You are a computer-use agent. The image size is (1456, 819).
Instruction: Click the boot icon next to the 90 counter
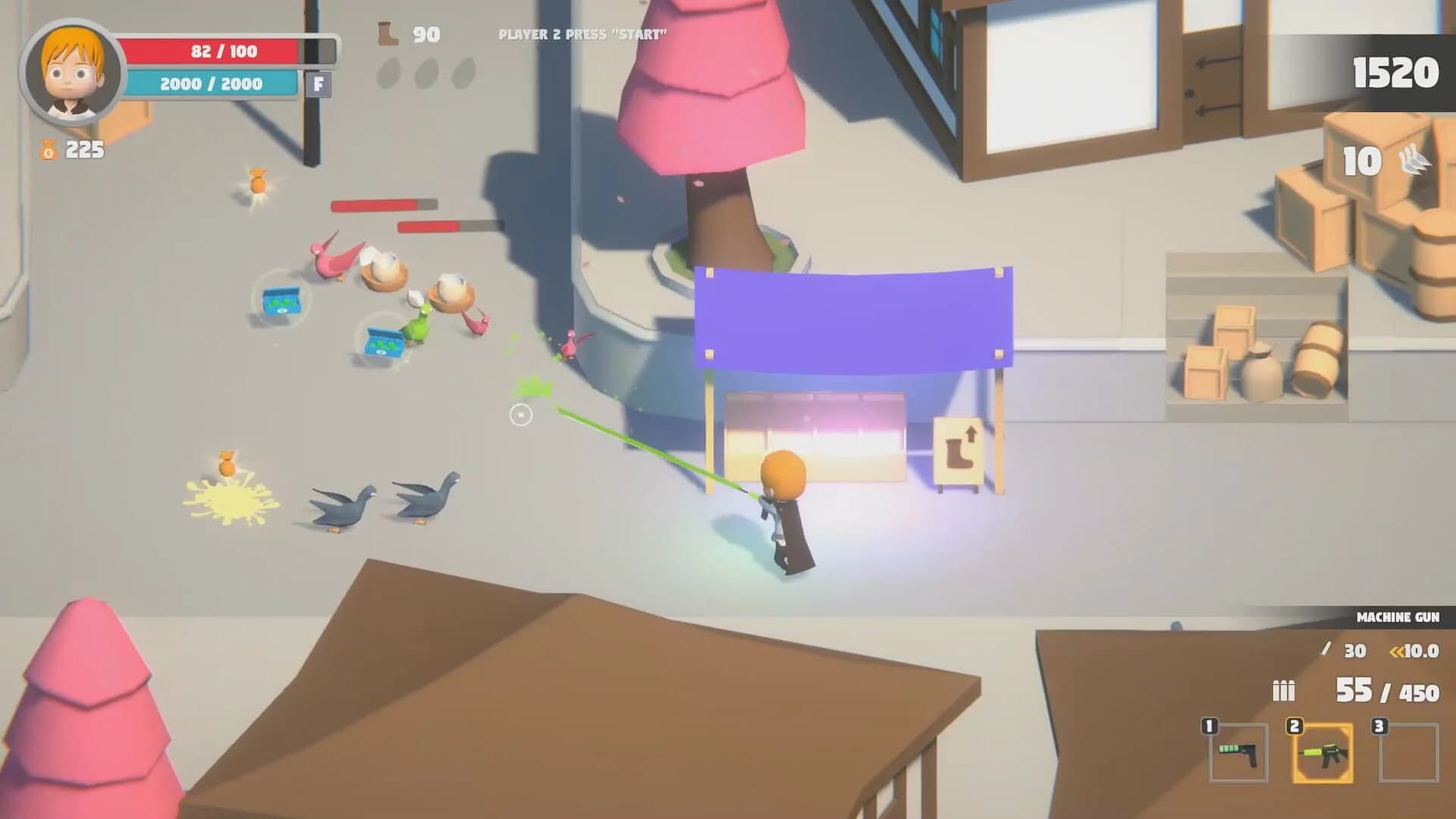388,33
